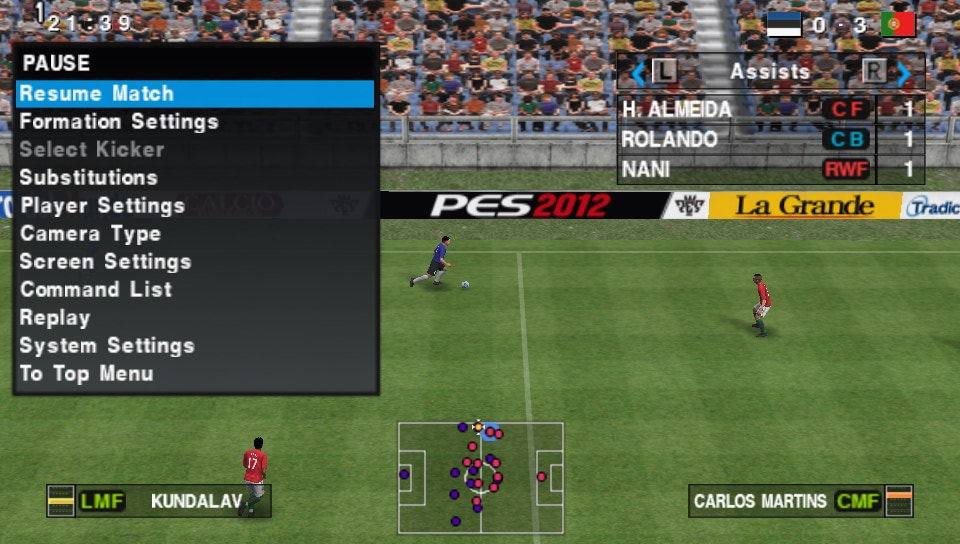Screen dimensions: 960x544
Task: Select Camera Type entry
Action: click(x=91, y=234)
